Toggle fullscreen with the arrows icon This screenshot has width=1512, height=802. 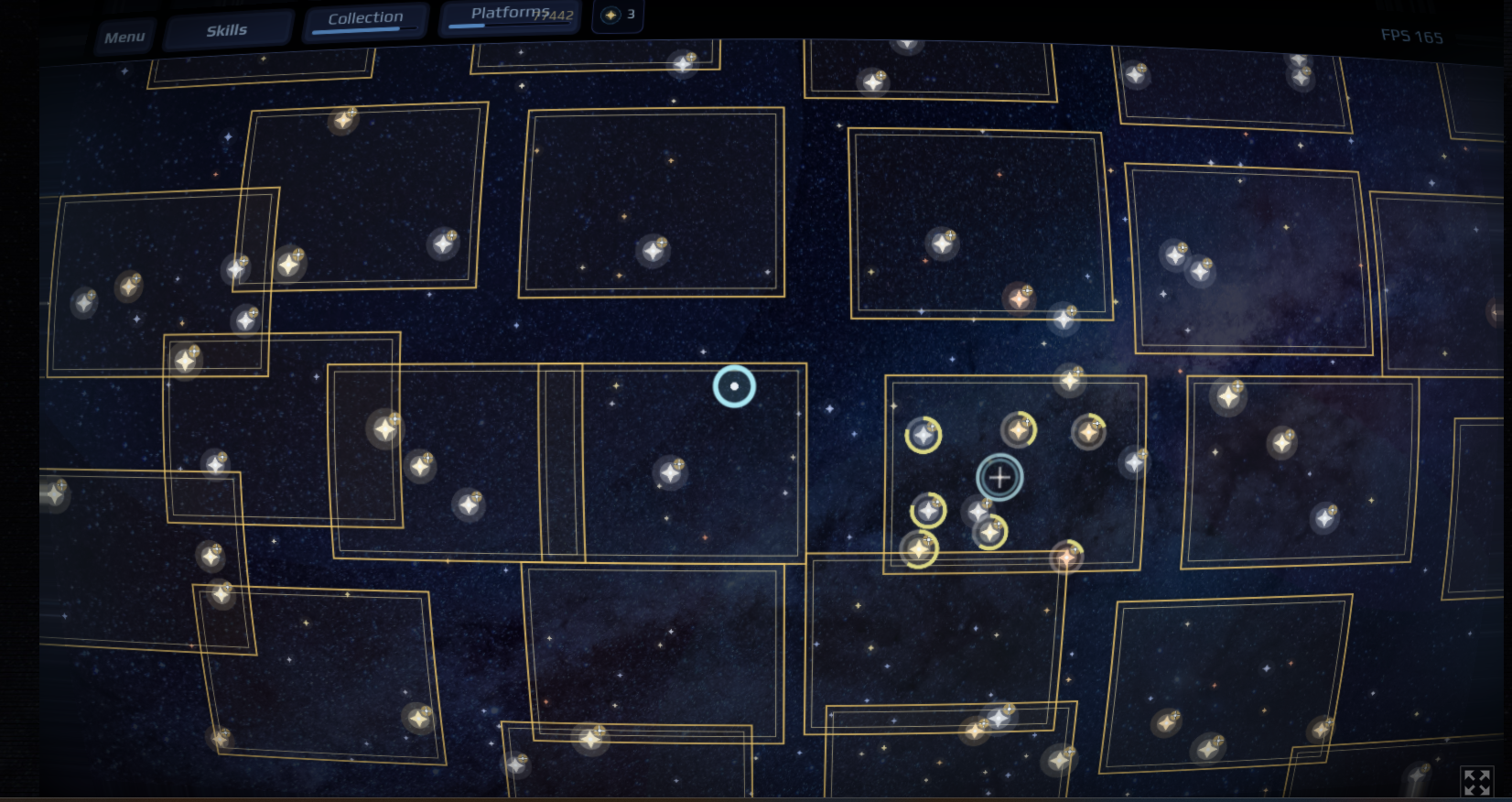tap(1476, 782)
